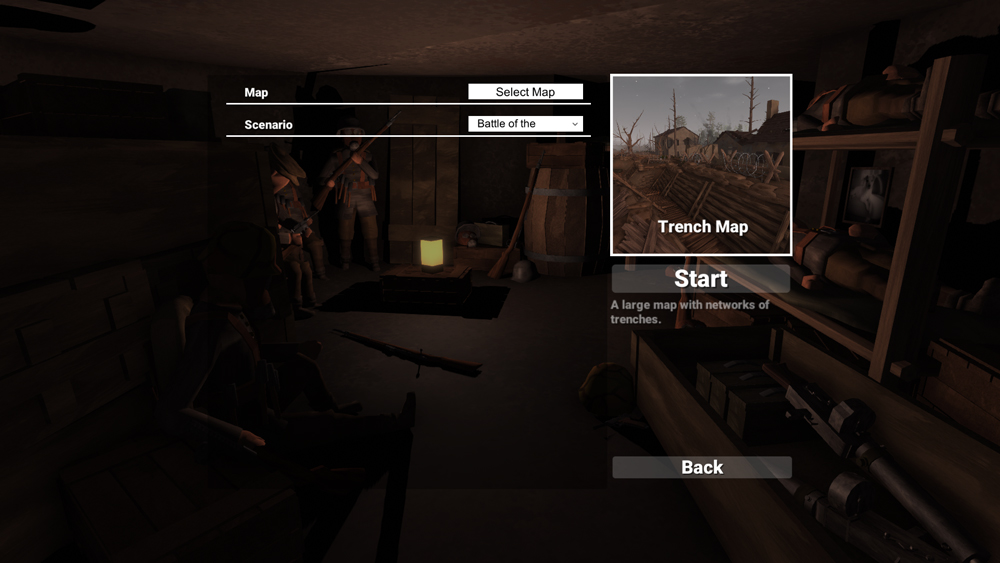
Task: Start the battle
Action: 701,279
